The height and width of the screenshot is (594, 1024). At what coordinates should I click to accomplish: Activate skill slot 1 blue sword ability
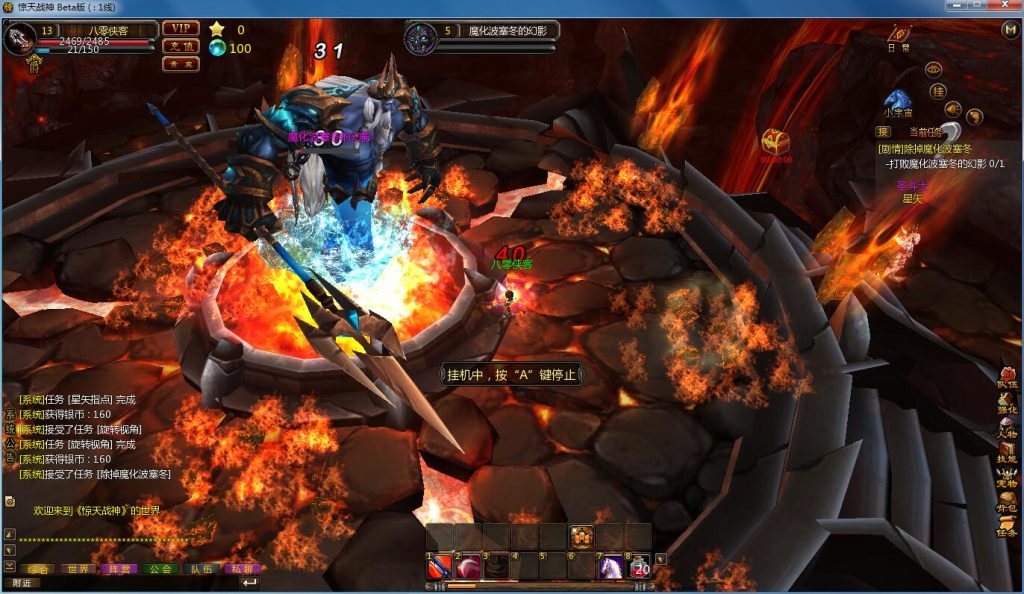coord(441,568)
